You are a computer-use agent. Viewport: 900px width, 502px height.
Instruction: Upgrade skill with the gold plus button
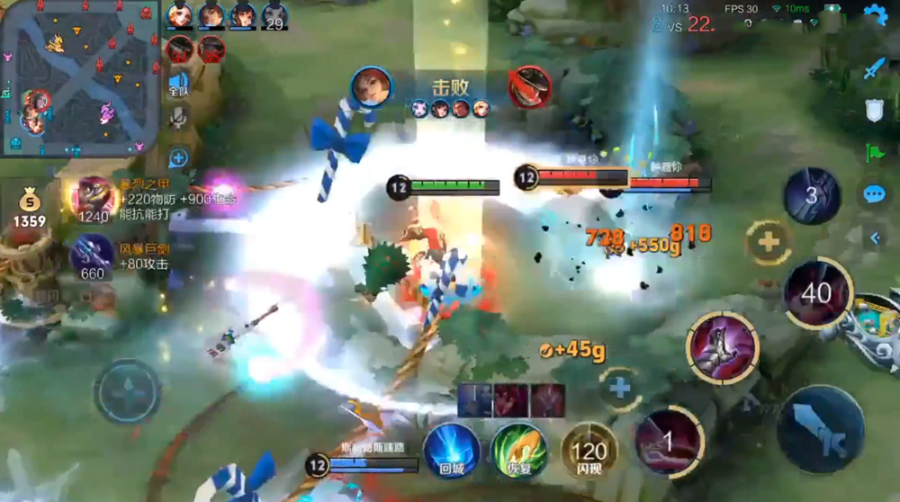768,242
